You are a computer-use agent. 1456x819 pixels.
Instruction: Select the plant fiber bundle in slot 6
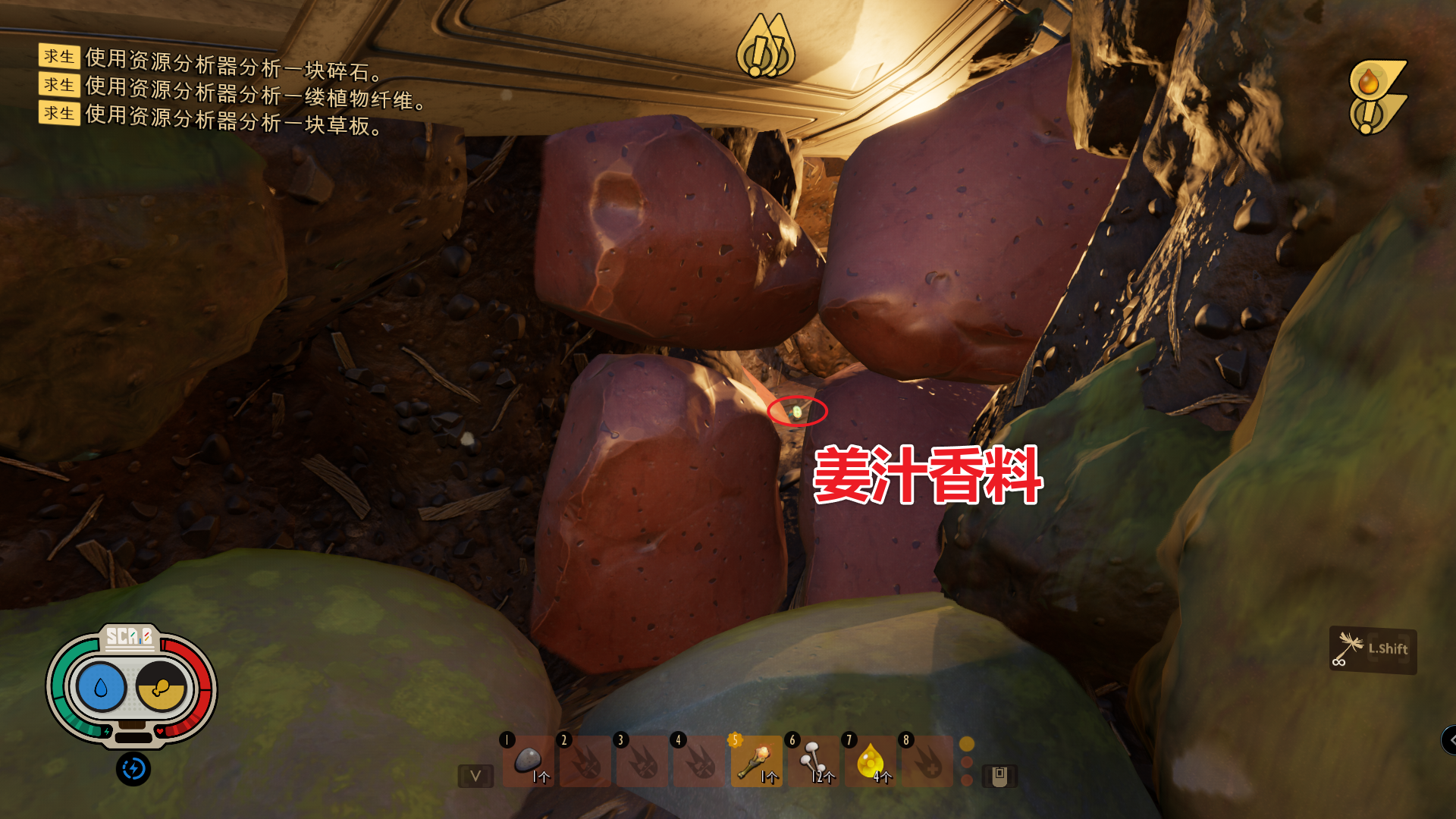coord(813,762)
